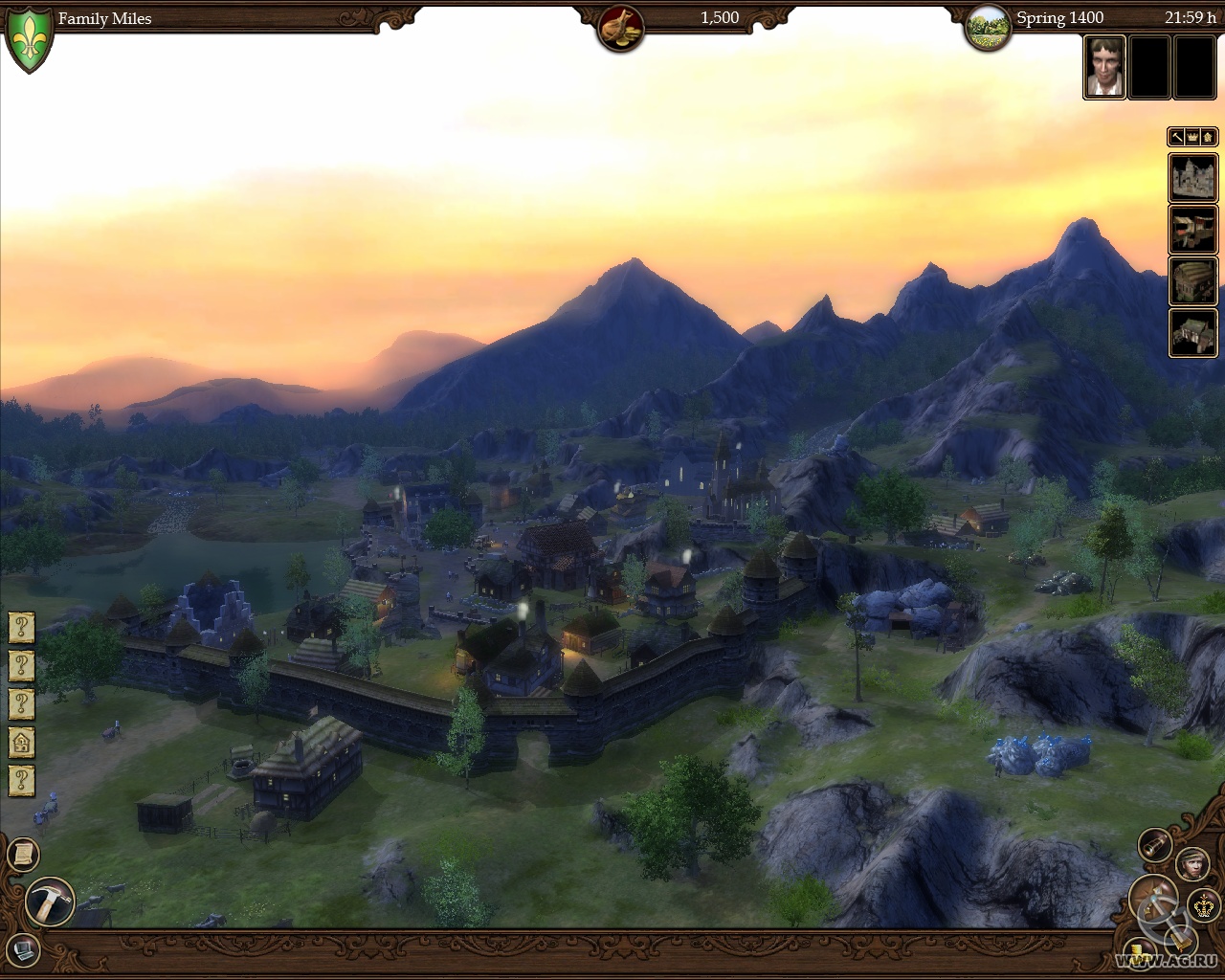Select the figure category filter in the building panel
The image size is (1225, 980).
(1208, 137)
